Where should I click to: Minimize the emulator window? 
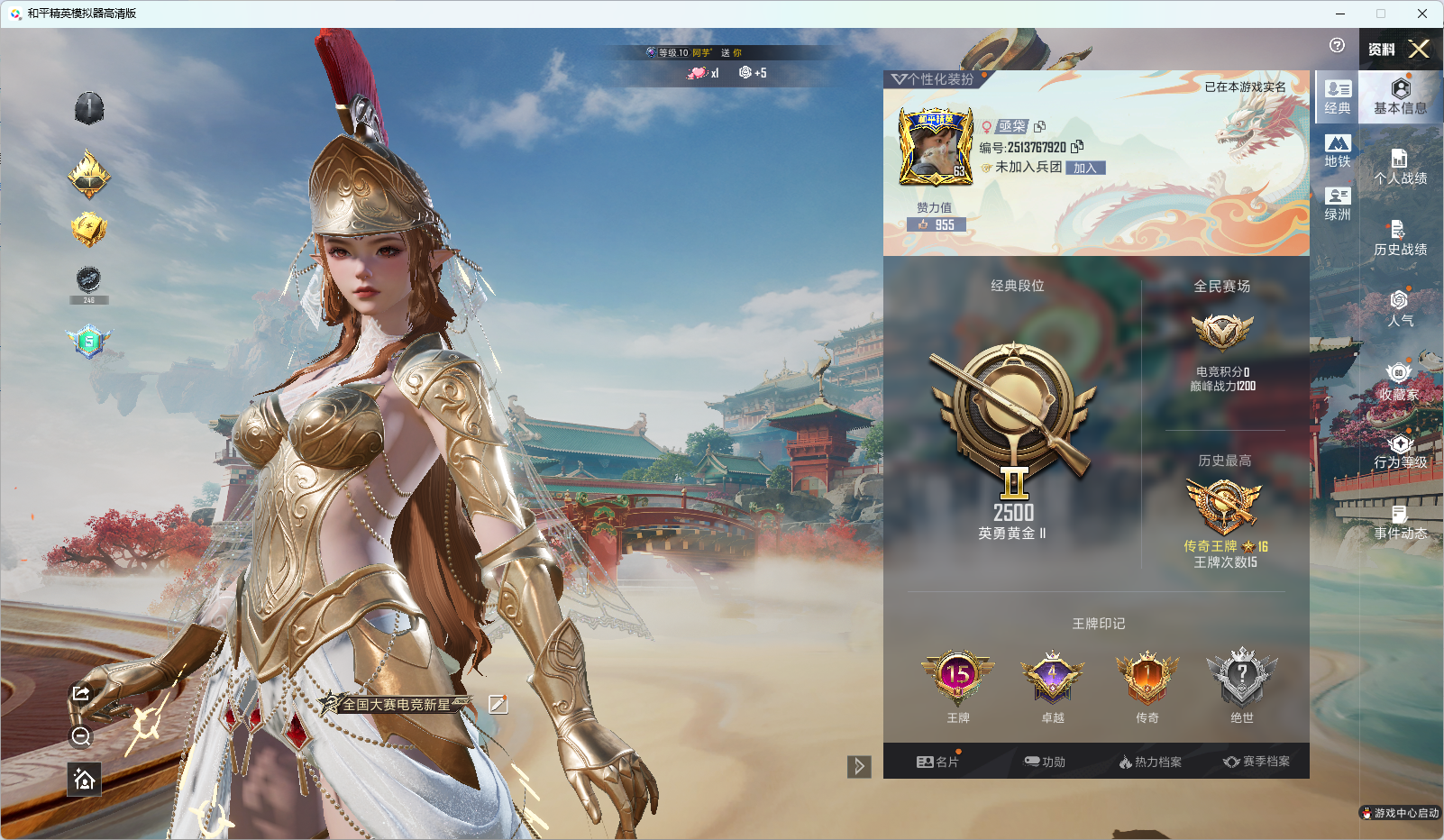click(1340, 14)
